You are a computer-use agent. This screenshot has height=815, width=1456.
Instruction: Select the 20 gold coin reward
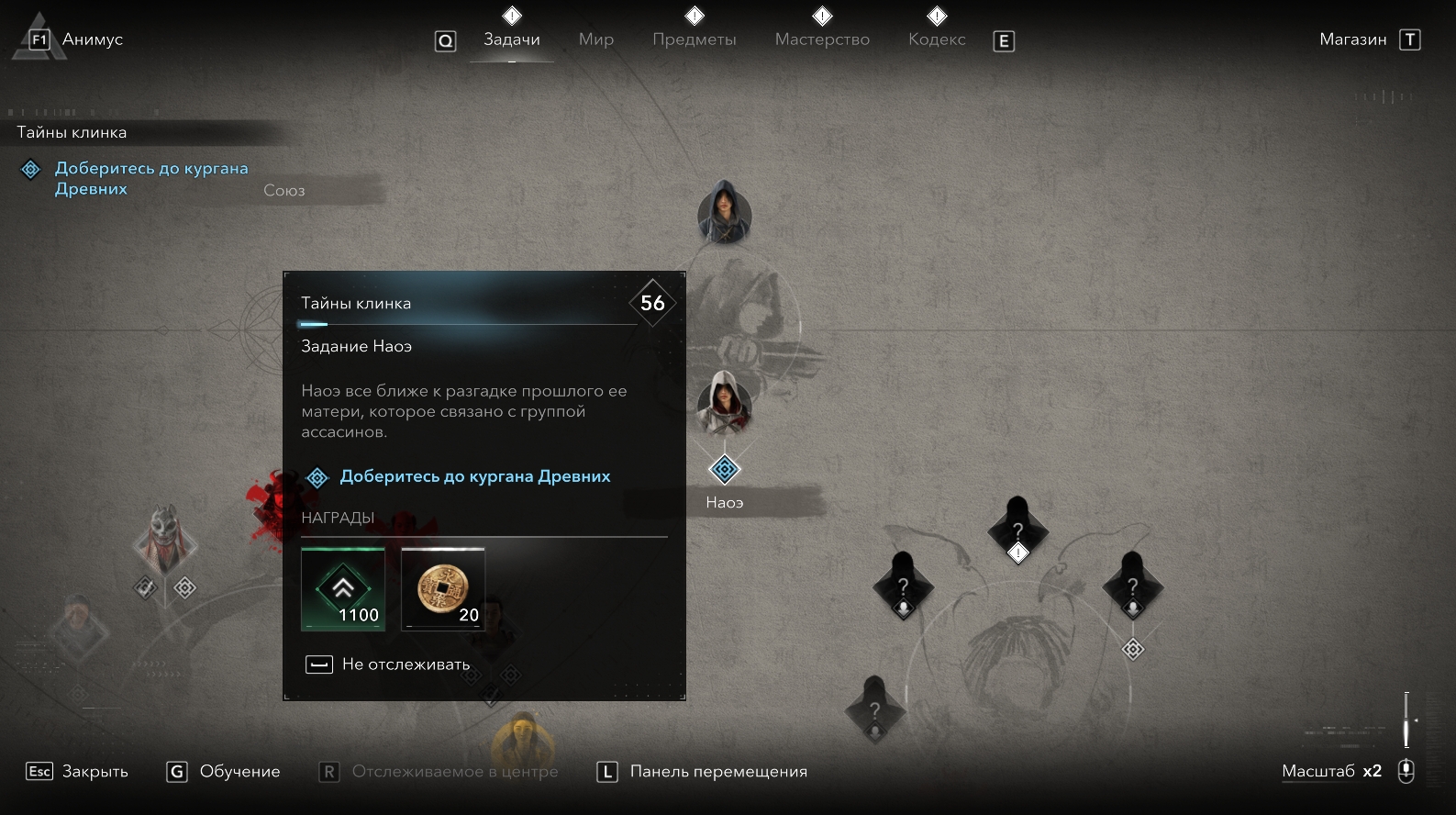point(442,588)
